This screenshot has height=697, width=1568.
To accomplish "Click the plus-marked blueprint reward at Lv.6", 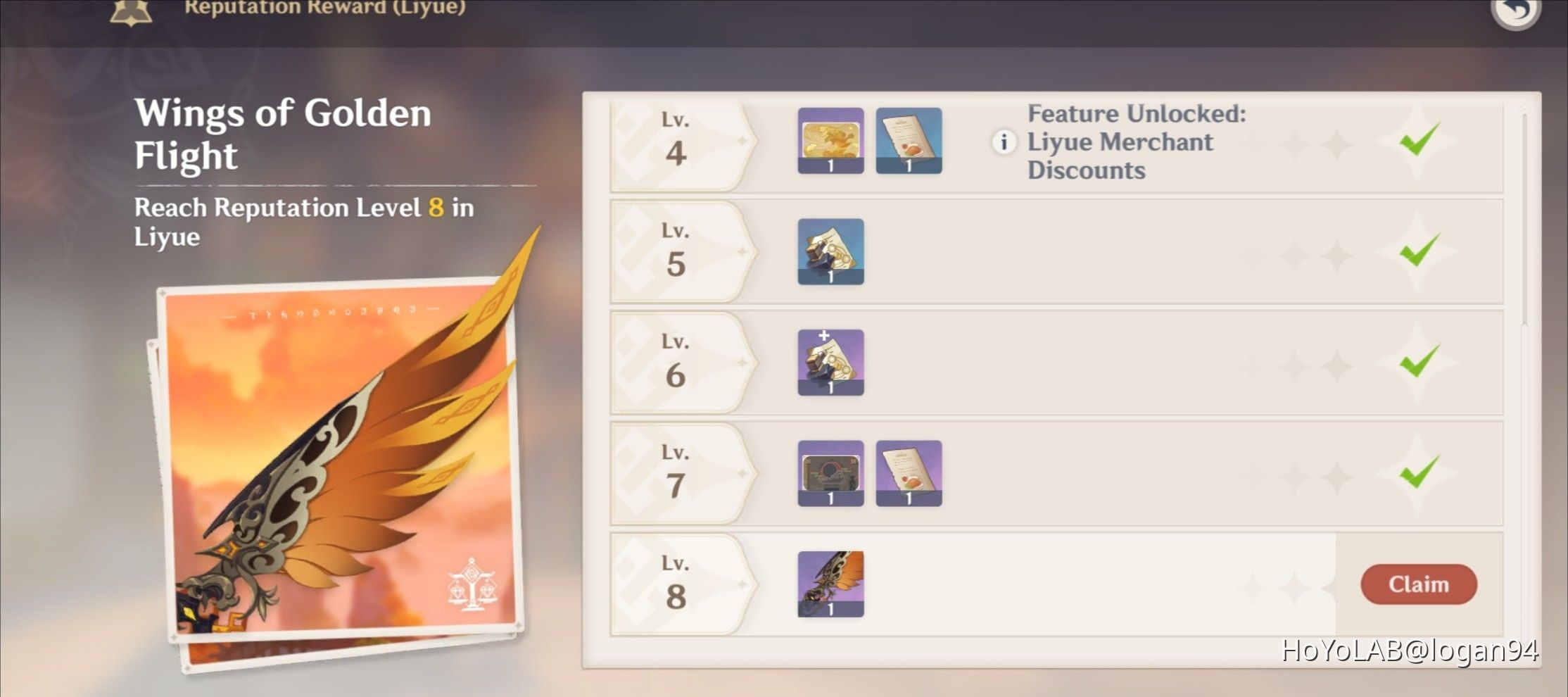I will [x=830, y=363].
